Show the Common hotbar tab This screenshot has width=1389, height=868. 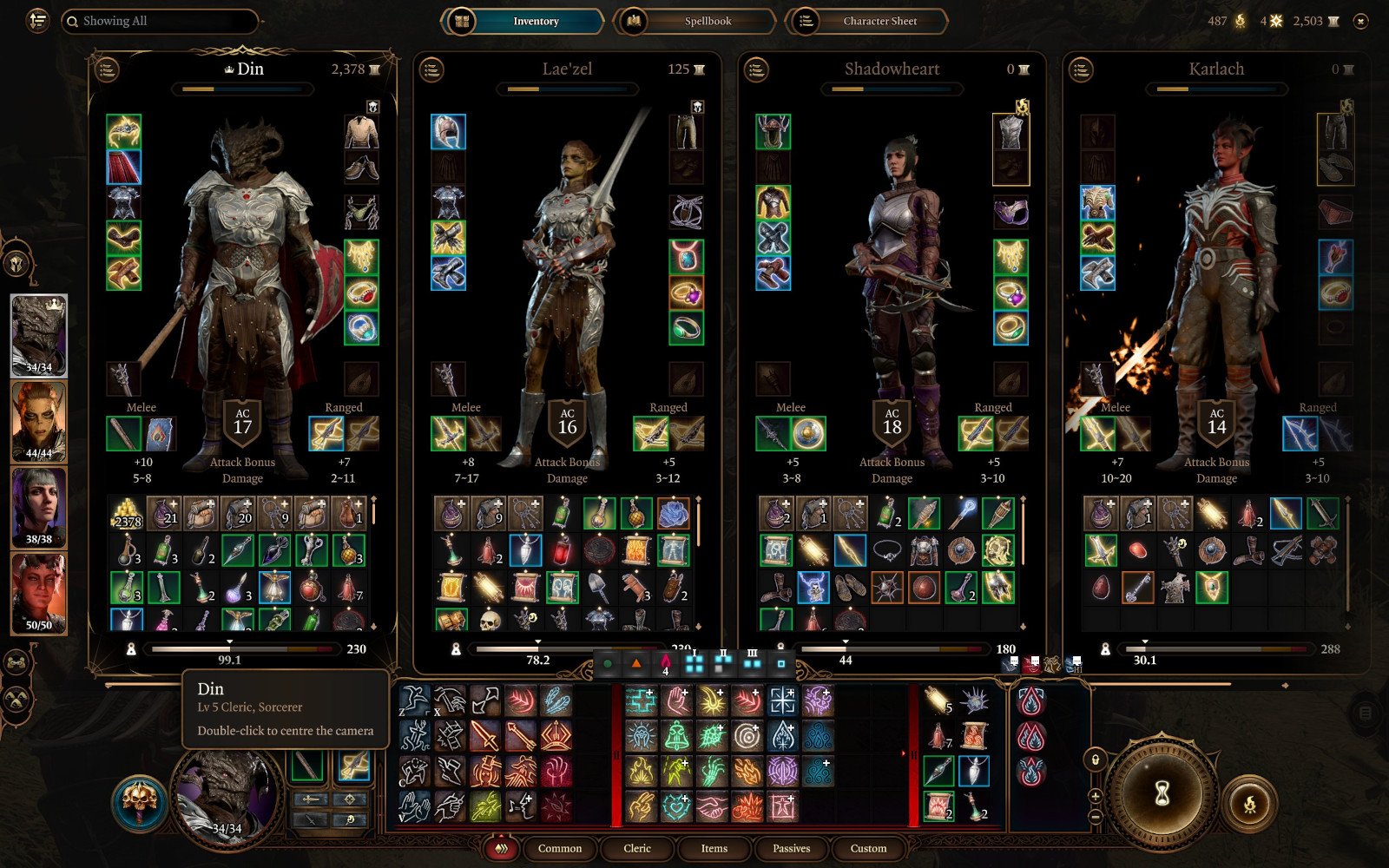click(x=560, y=848)
